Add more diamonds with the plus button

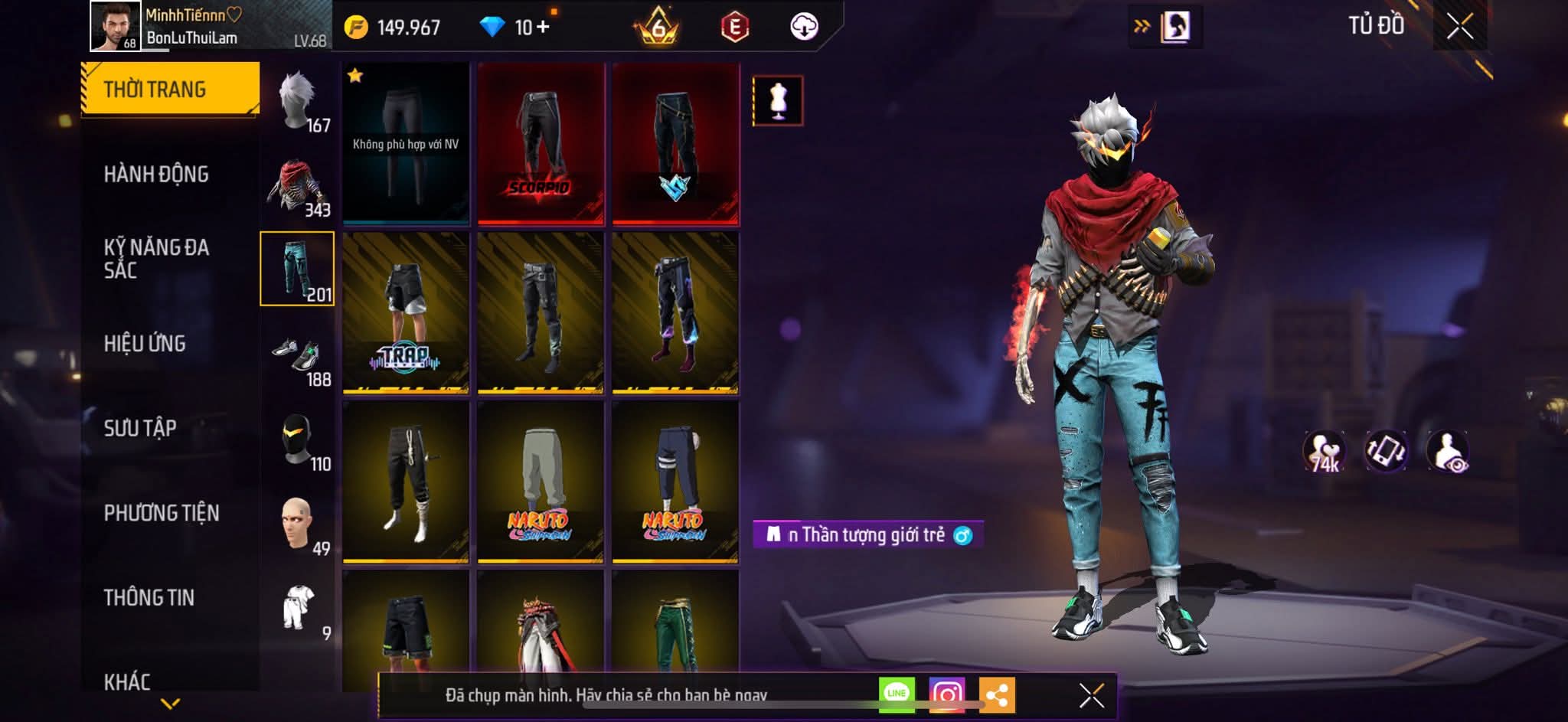(543, 28)
